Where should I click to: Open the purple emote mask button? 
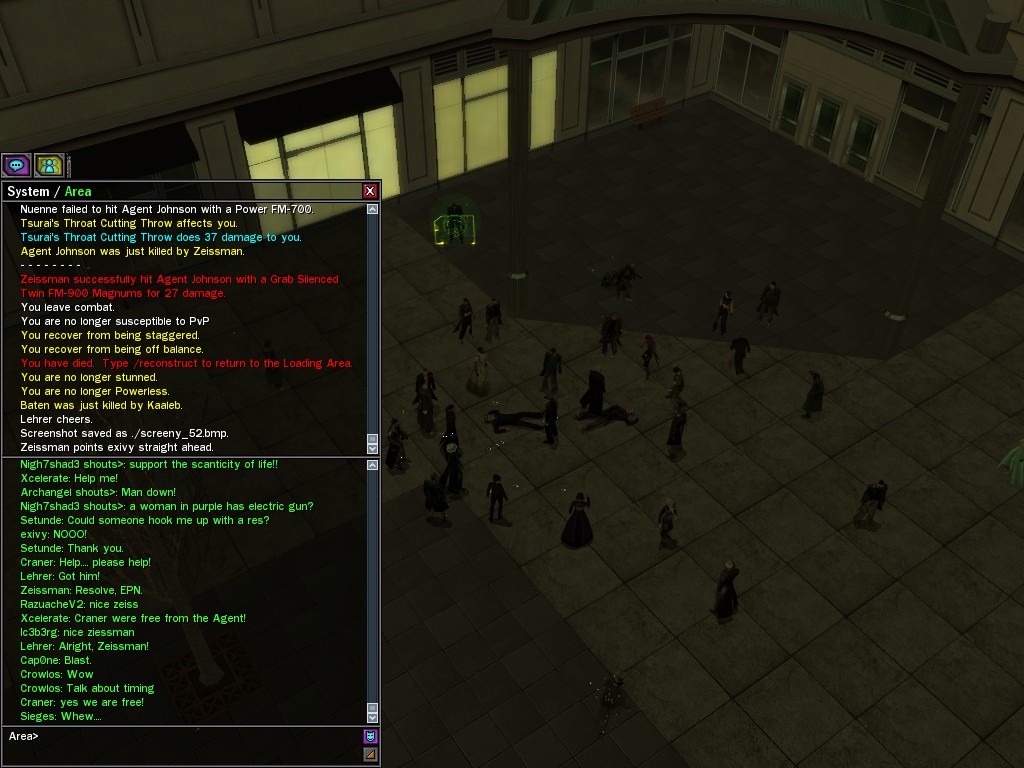coord(370,737)
